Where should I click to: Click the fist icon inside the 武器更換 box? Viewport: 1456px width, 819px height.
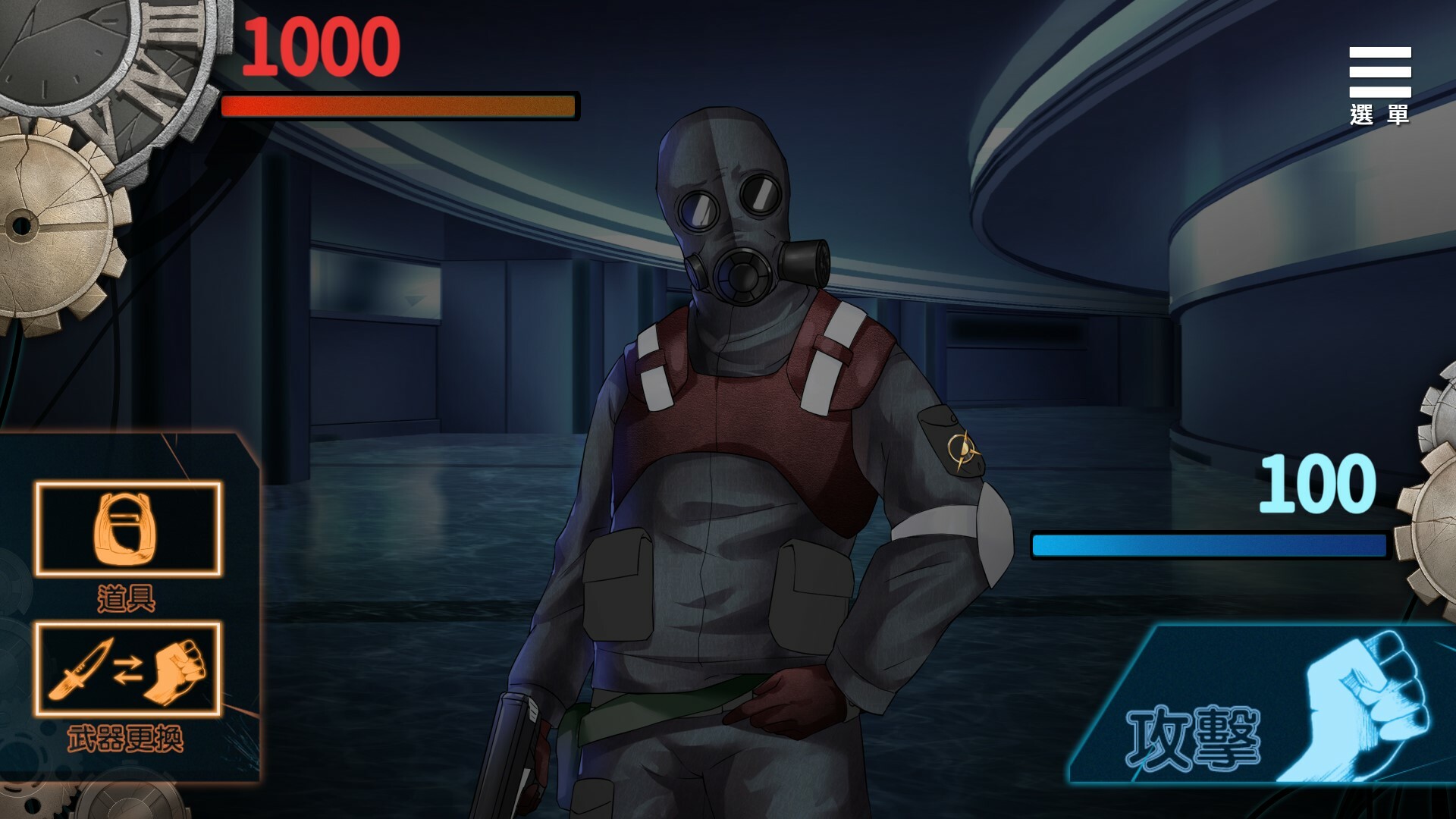pos(178,671)
